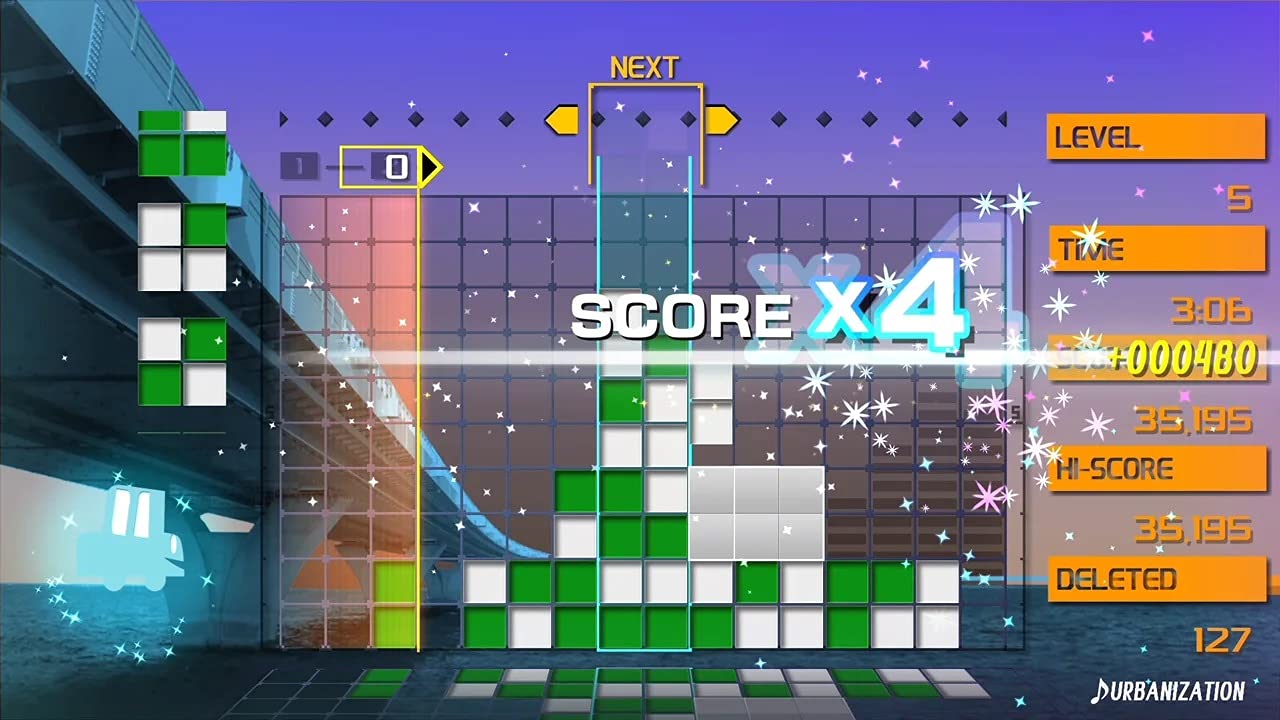The image size is (1280, 720).
Task: Open the HI-SCORE panel
Action: click(x=1155, y=469)
